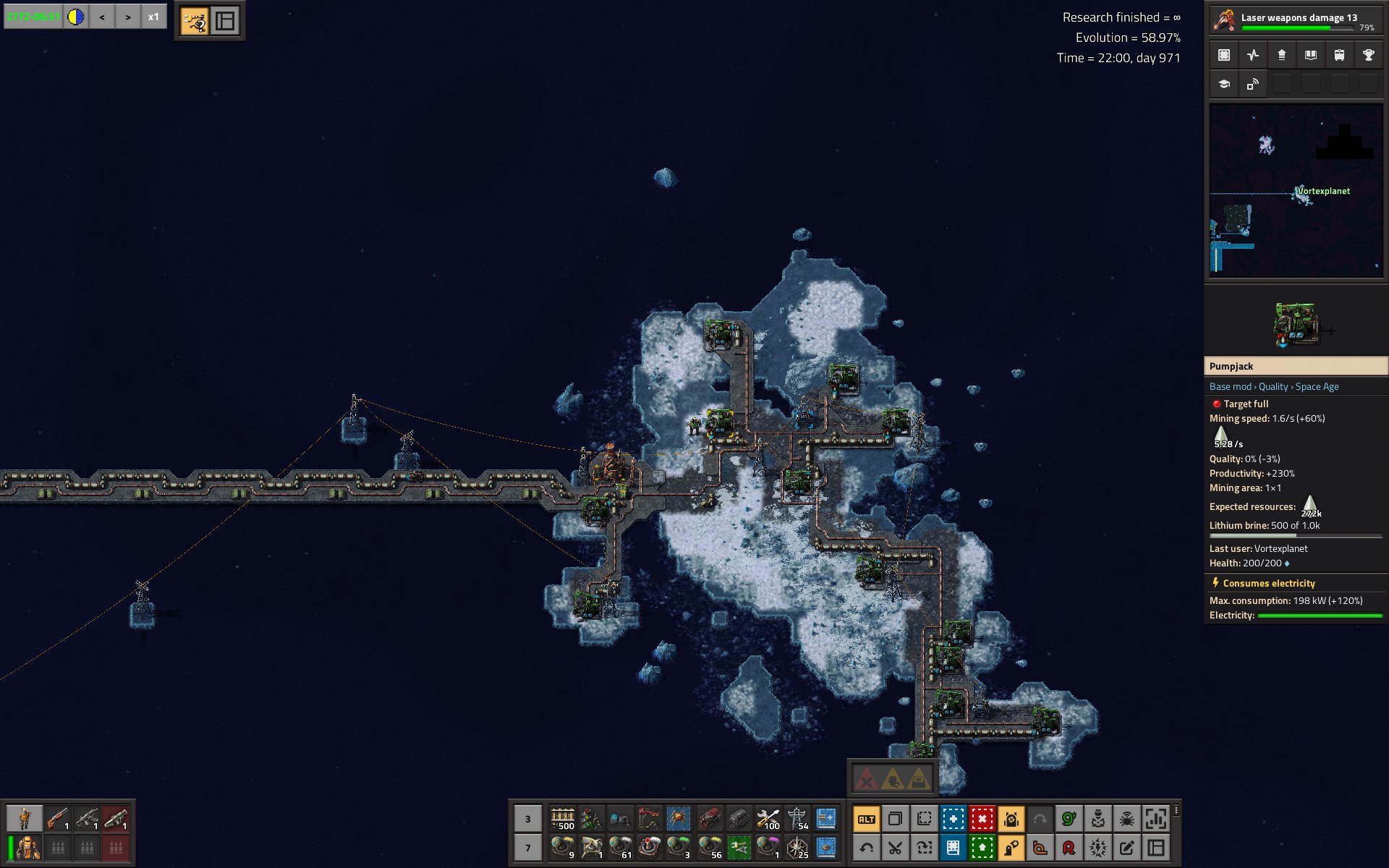Screen dimensions: 1389x868
Task: Select the repair pack slot with 100
Action: (768, 819)
